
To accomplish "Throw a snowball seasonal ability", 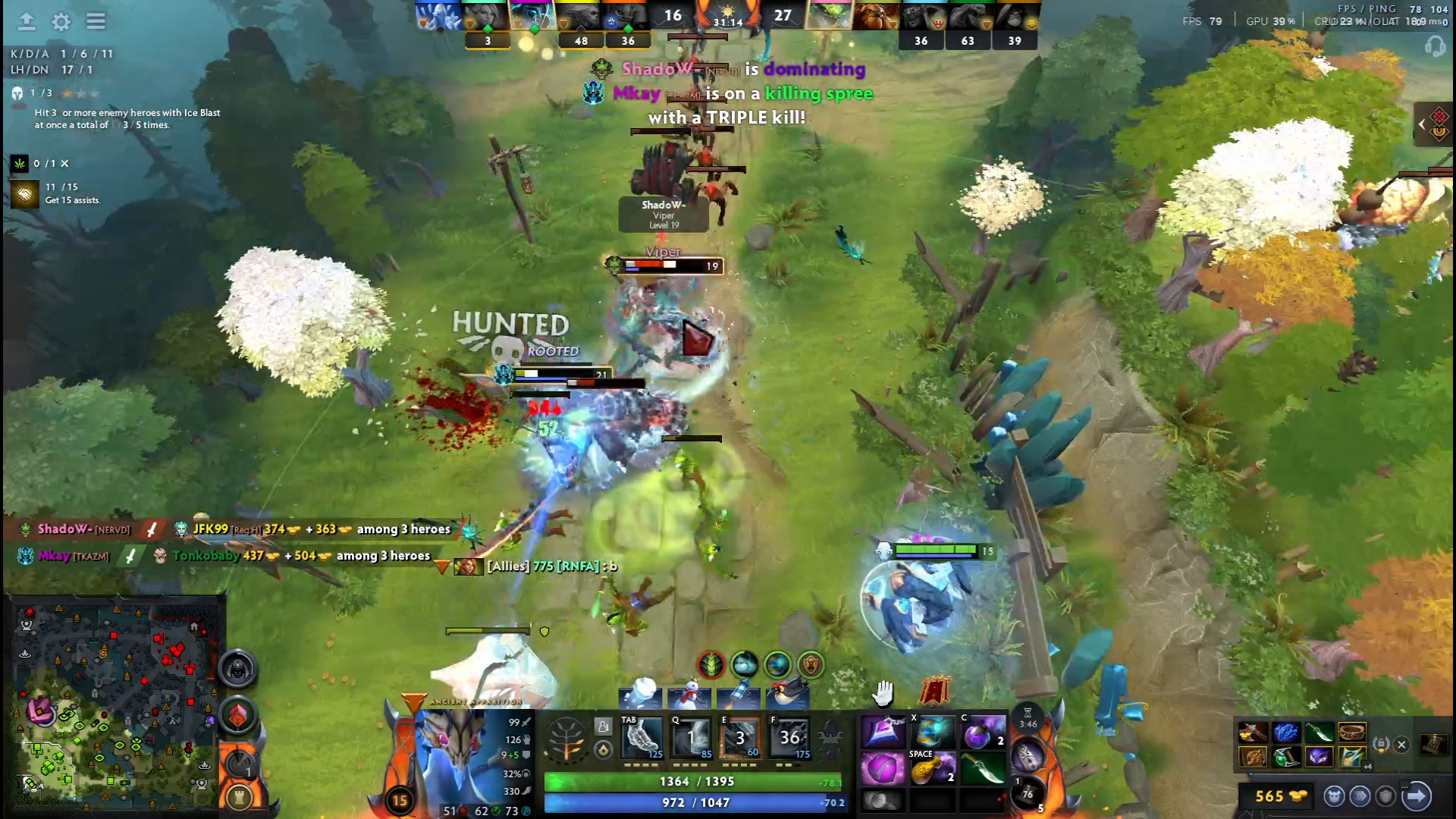I will click(x=639, y=693).
